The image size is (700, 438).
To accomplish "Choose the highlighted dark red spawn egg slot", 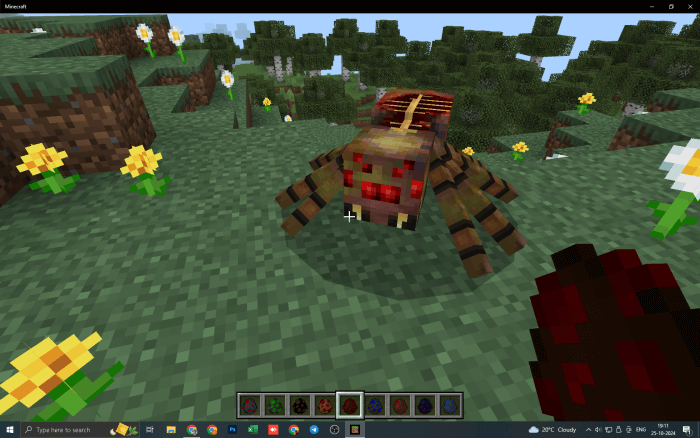I will point(349,405).
